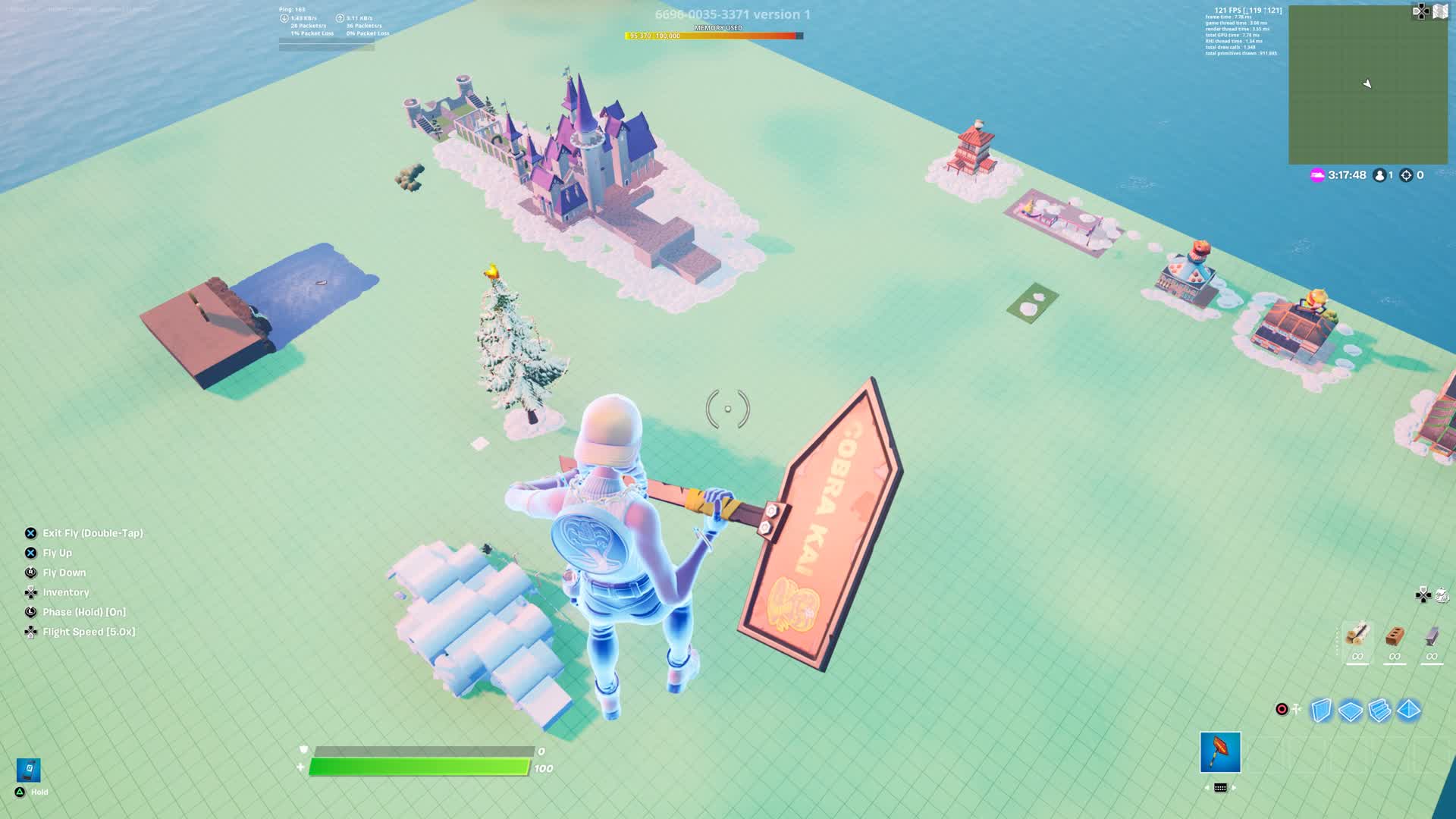Open the Inventory menu

pyautogui.click(x=66, y=592)
